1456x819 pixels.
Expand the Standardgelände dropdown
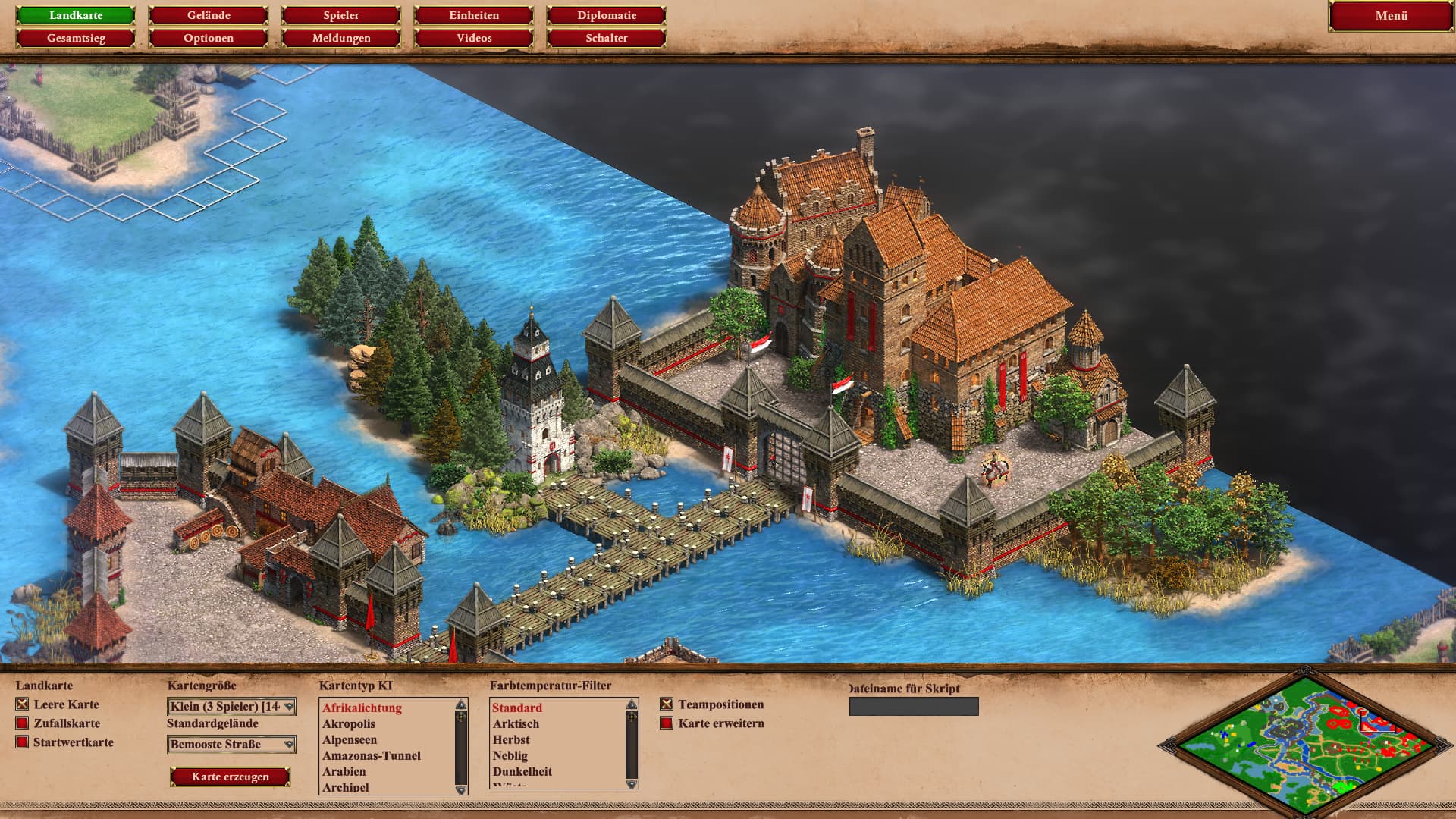coord(231,745)
